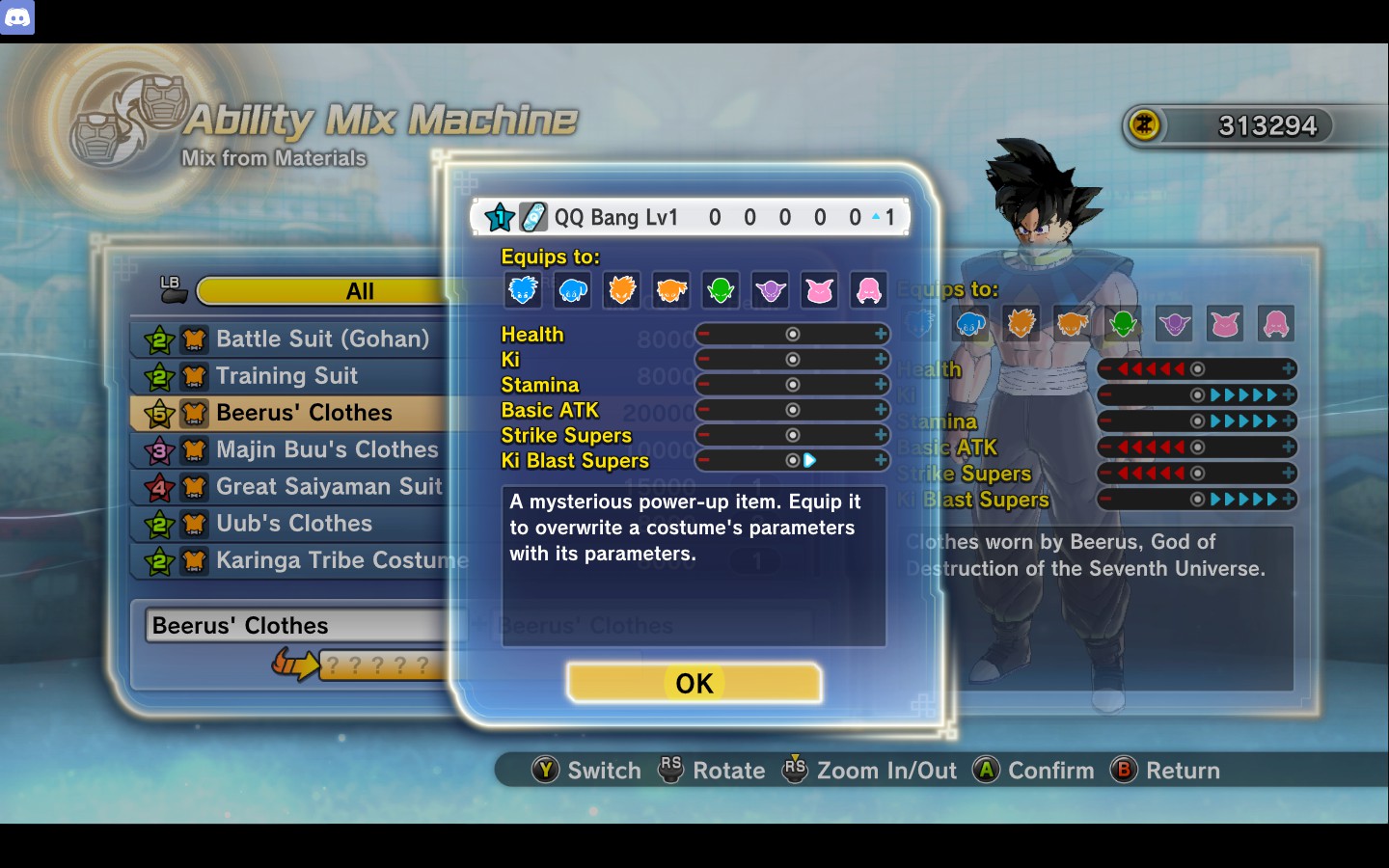This screenshot has height=868, width=1389.
Task: Click Confirm in the bottom bar
Action: 1050,770
